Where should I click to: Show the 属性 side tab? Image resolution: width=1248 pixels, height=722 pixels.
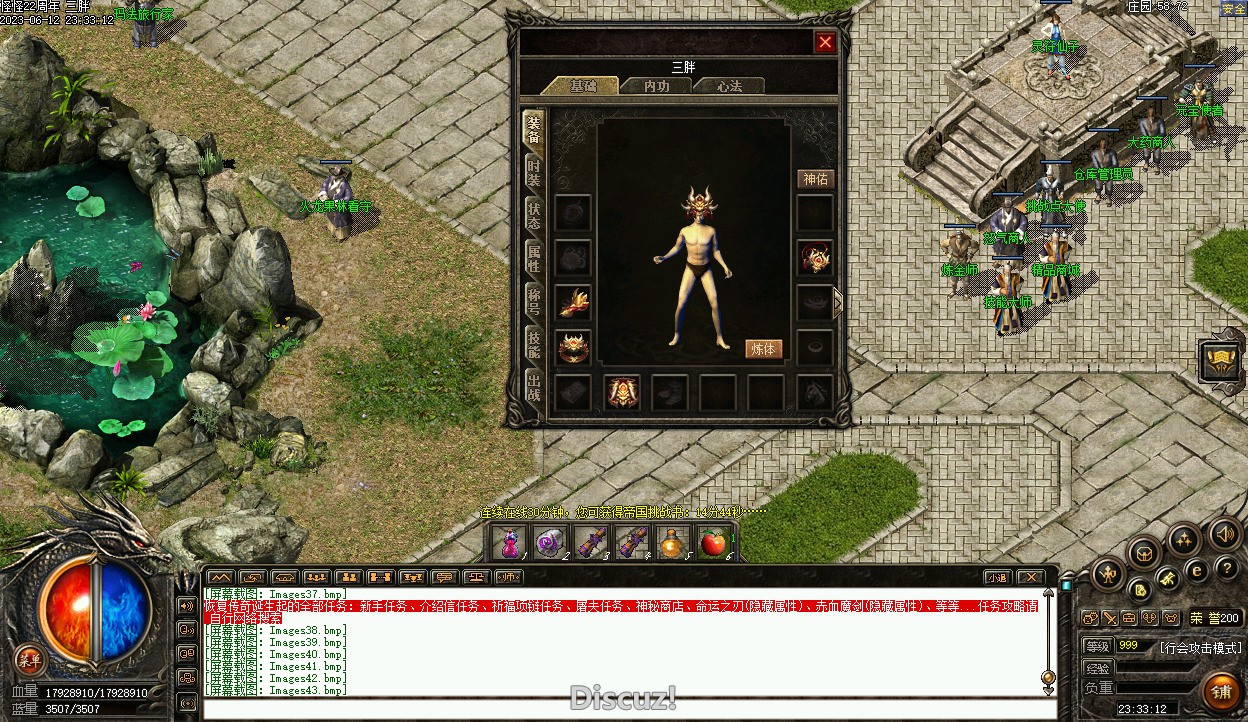coord(534,257)
